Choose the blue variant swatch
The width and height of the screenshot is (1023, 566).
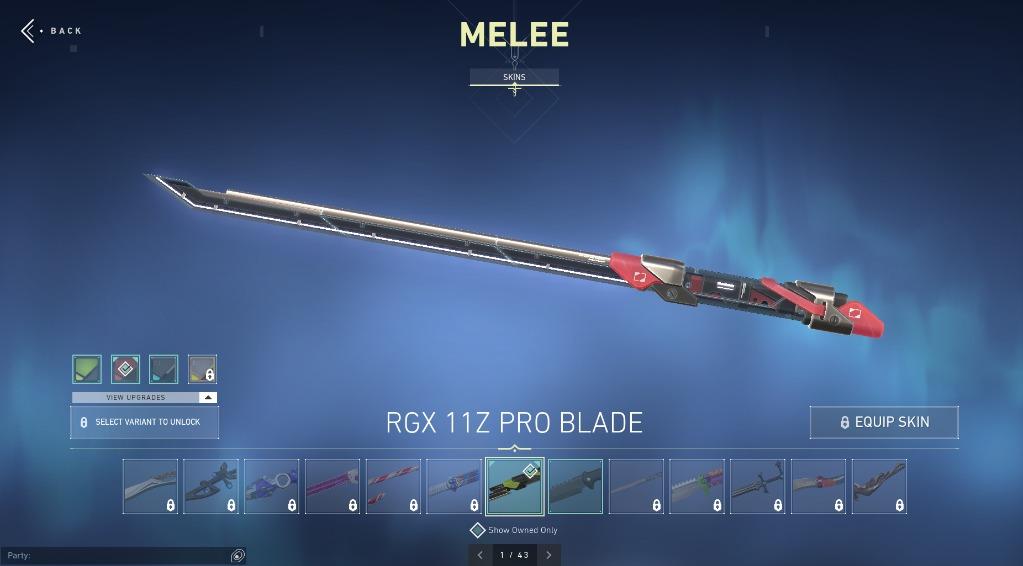pos(164,369)
